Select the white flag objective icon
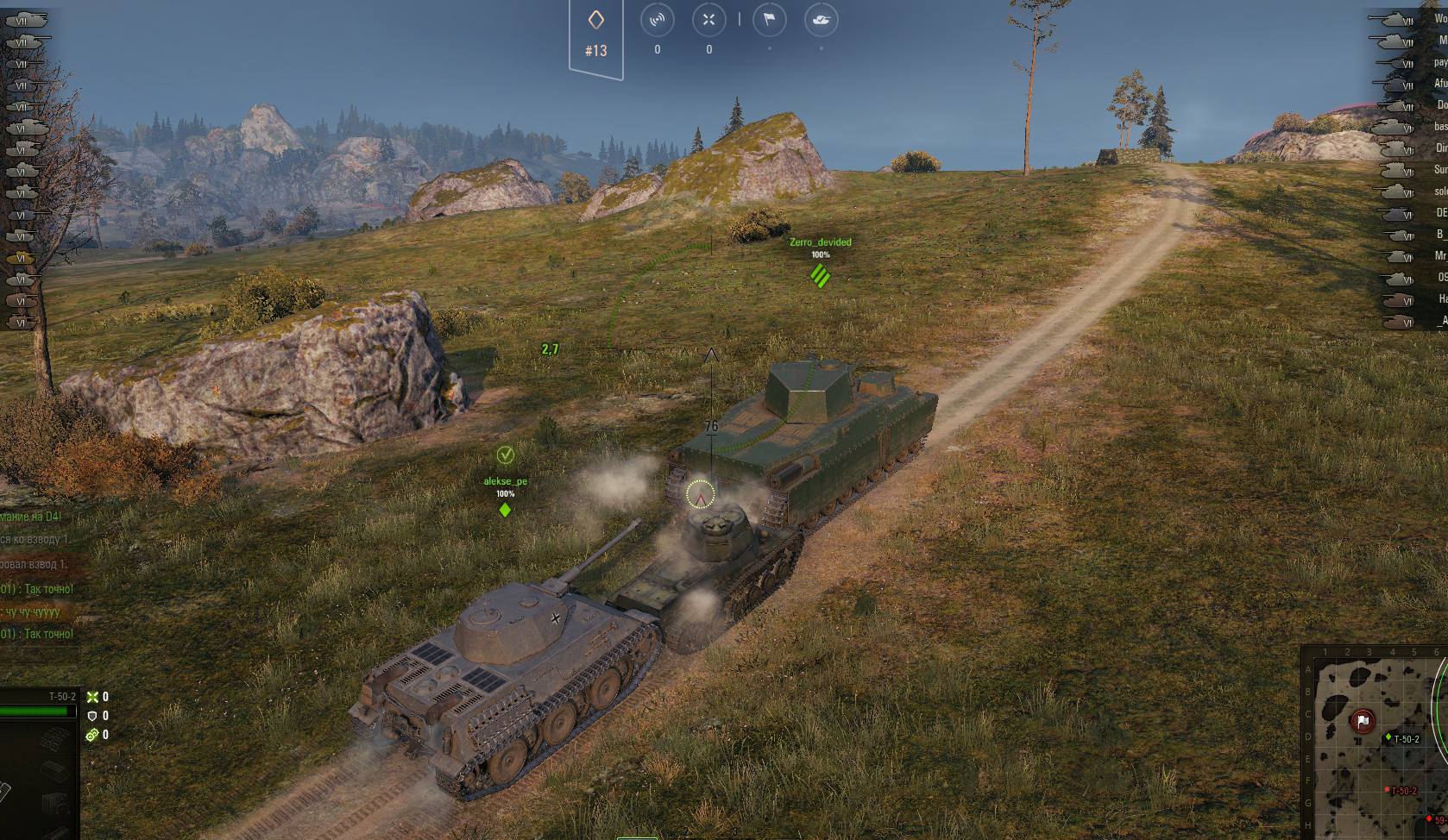Screen dimensions: 1448x840 click(769, 21)
